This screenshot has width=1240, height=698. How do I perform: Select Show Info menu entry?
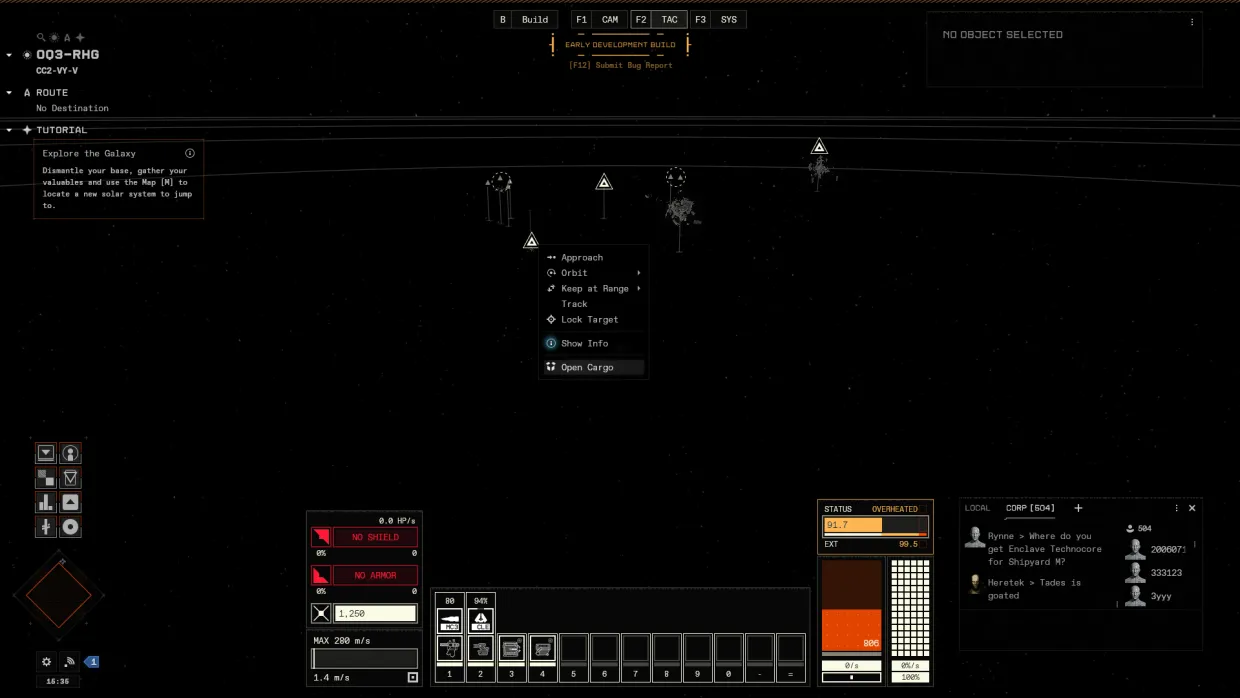[584, 344]
